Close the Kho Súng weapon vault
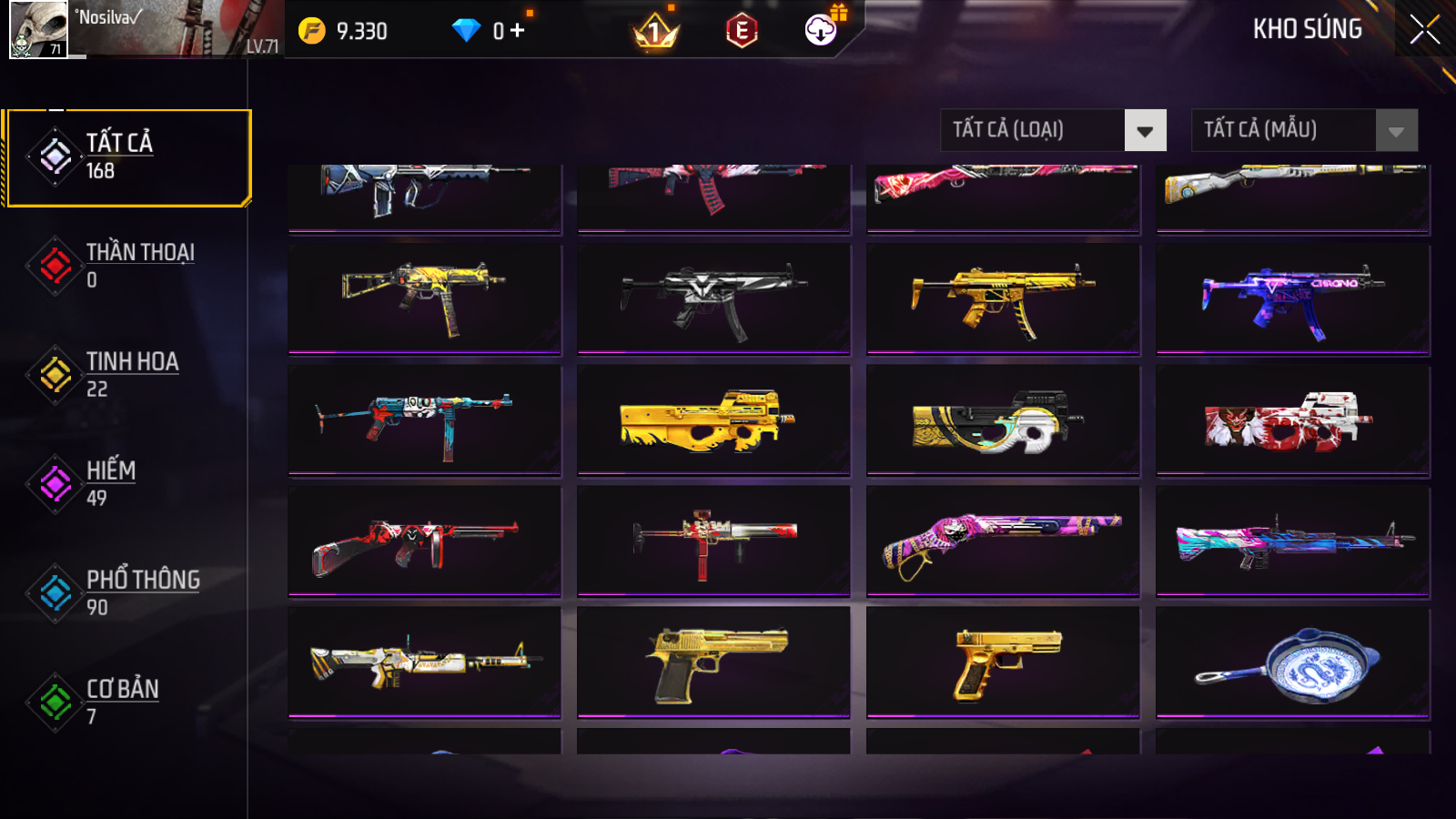The image size is (1456, 819). pyautogui.click(x=1424, y=30)
